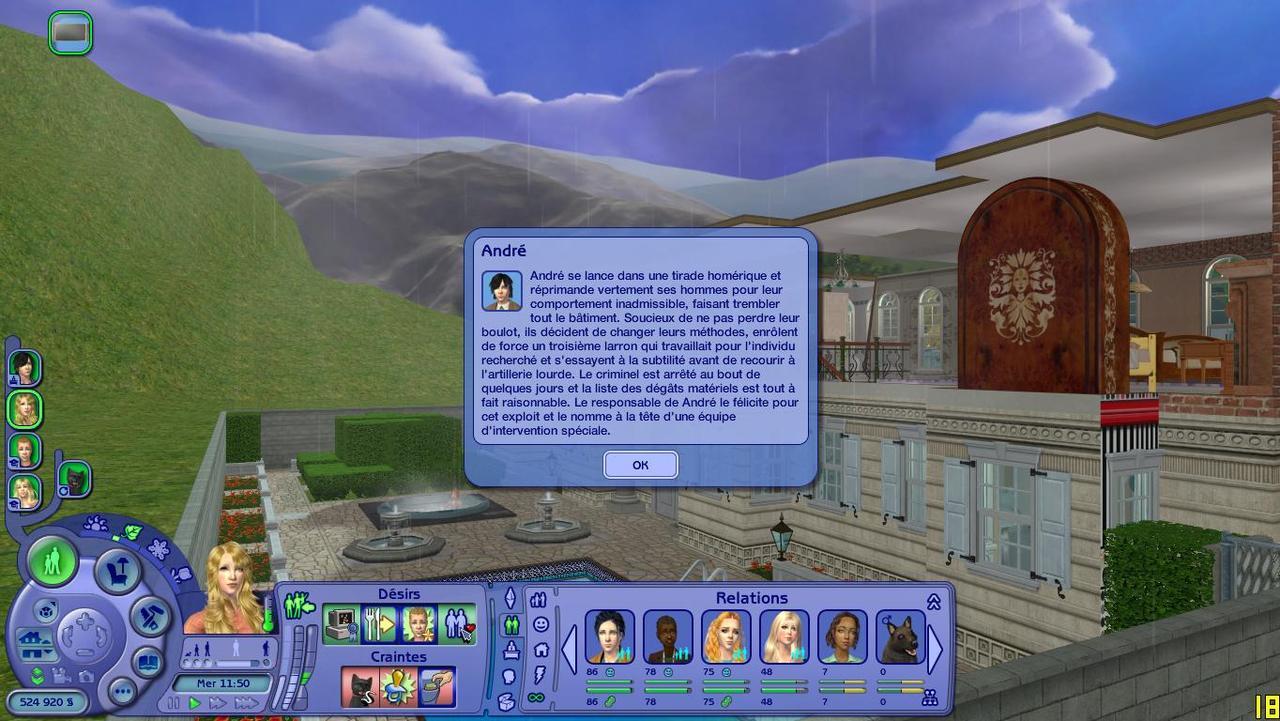Select the dog portrait in Relations panel
This screenshot has width=1280, height=721.
[x=900, y=637]
